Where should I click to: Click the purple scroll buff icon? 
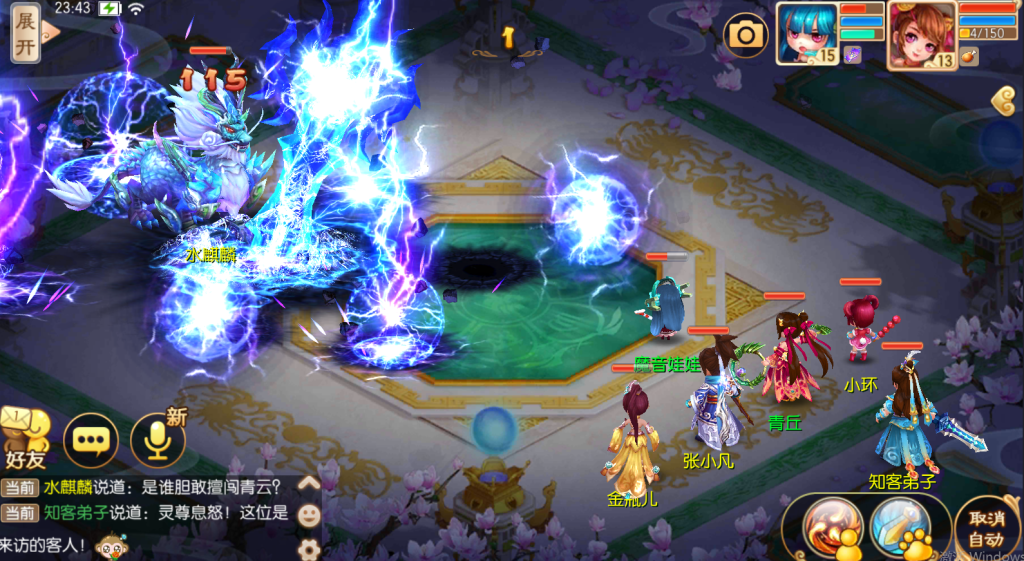coord(853,54)
